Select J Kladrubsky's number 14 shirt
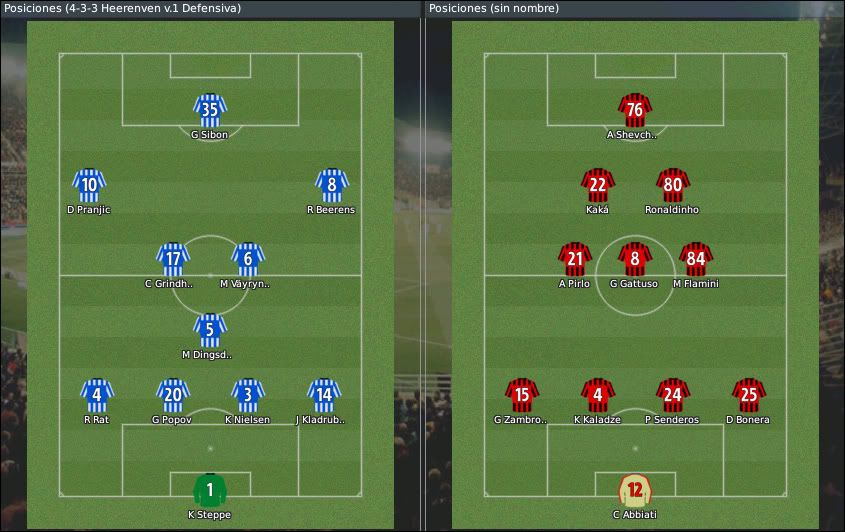This screenshot has height=532, width=845. 322,395
